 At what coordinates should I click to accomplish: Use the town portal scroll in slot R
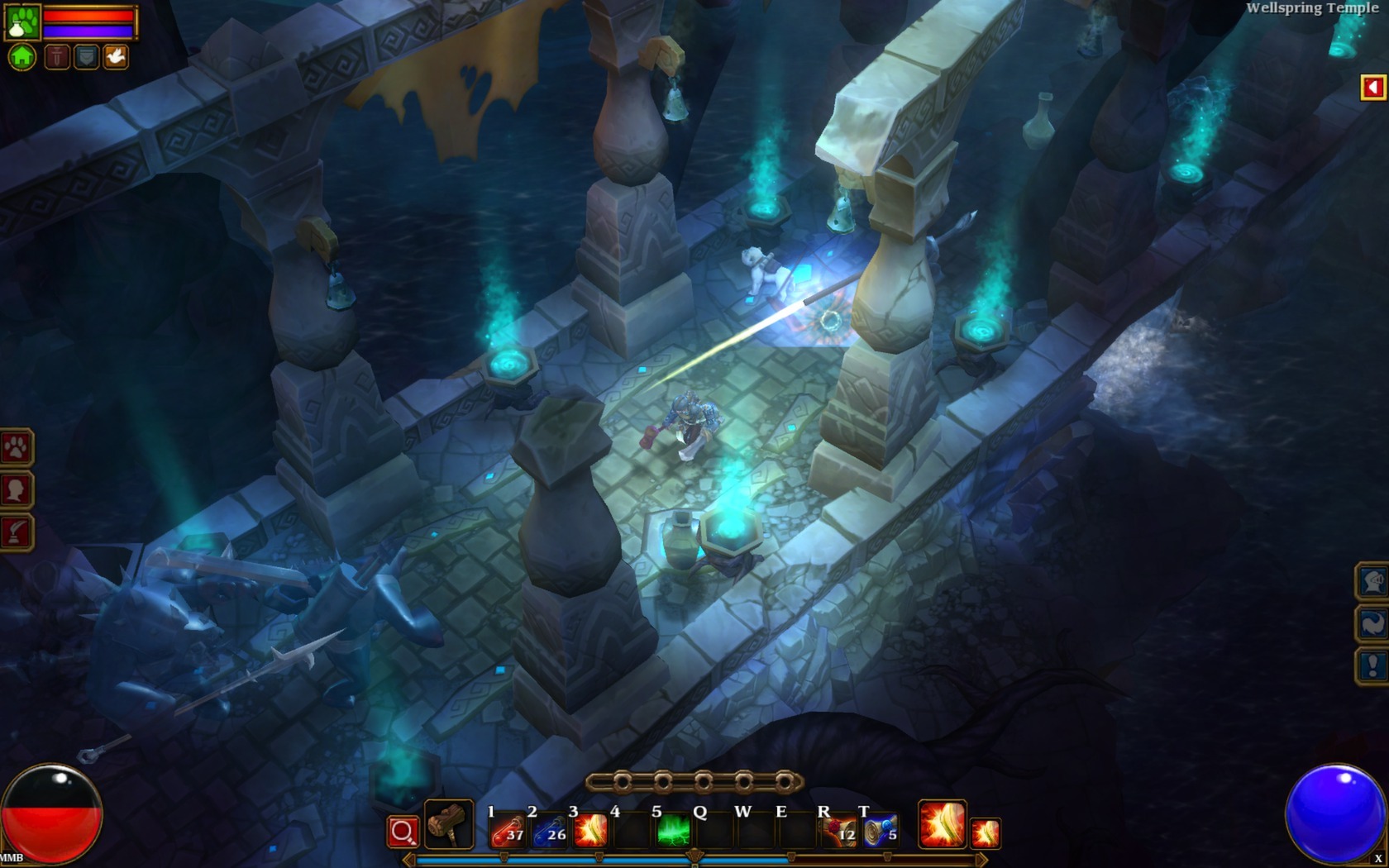pos(843,831)
